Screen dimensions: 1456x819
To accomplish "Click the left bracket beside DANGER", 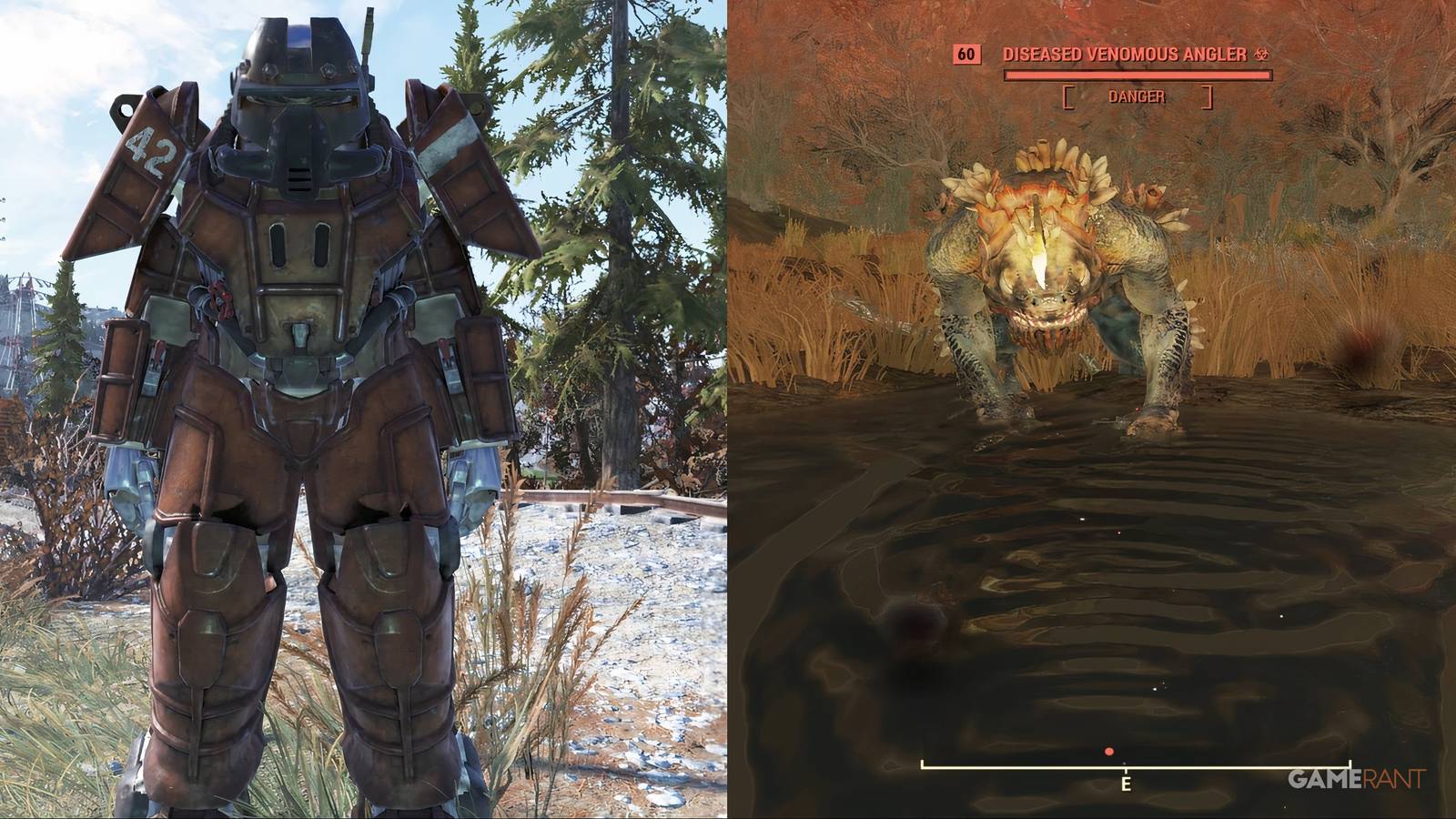I will (1068, 97).
